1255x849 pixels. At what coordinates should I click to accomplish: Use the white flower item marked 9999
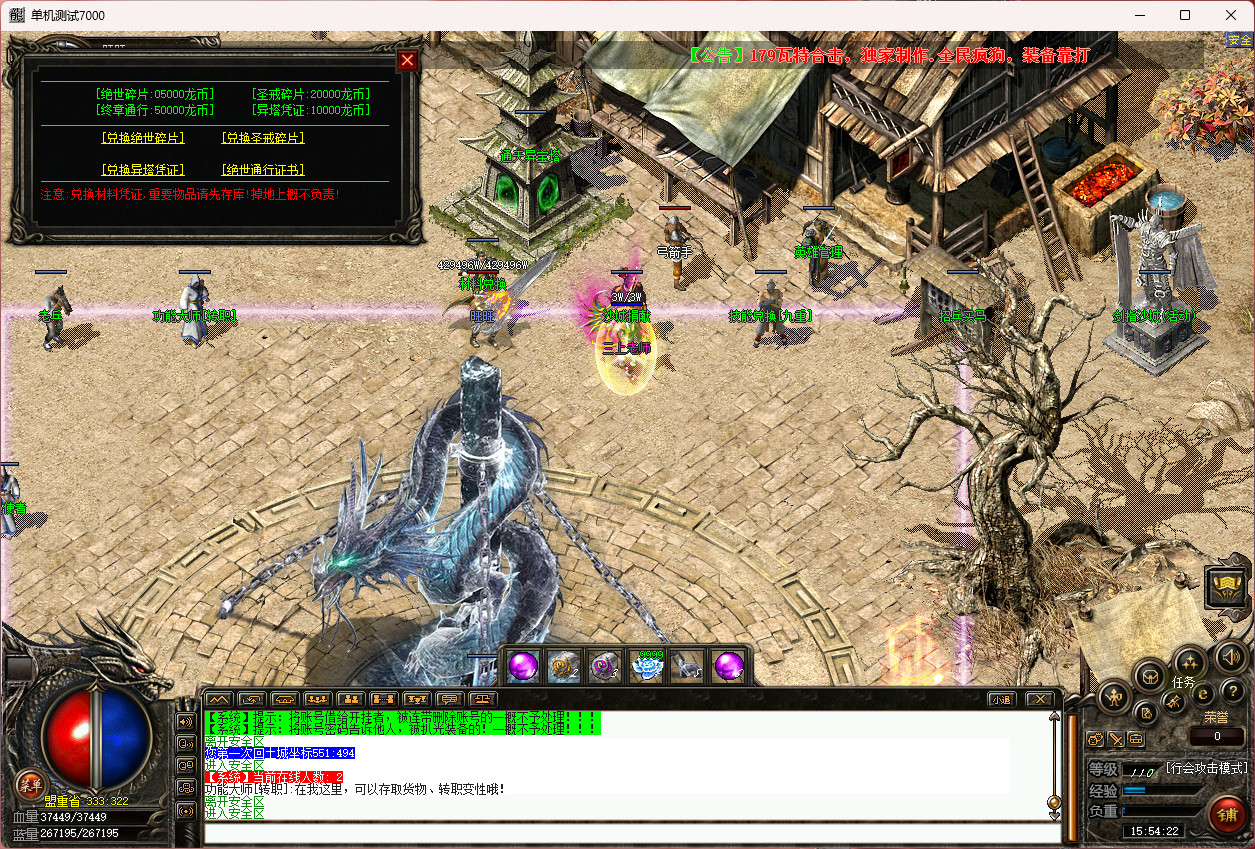(x=647, y=665)
